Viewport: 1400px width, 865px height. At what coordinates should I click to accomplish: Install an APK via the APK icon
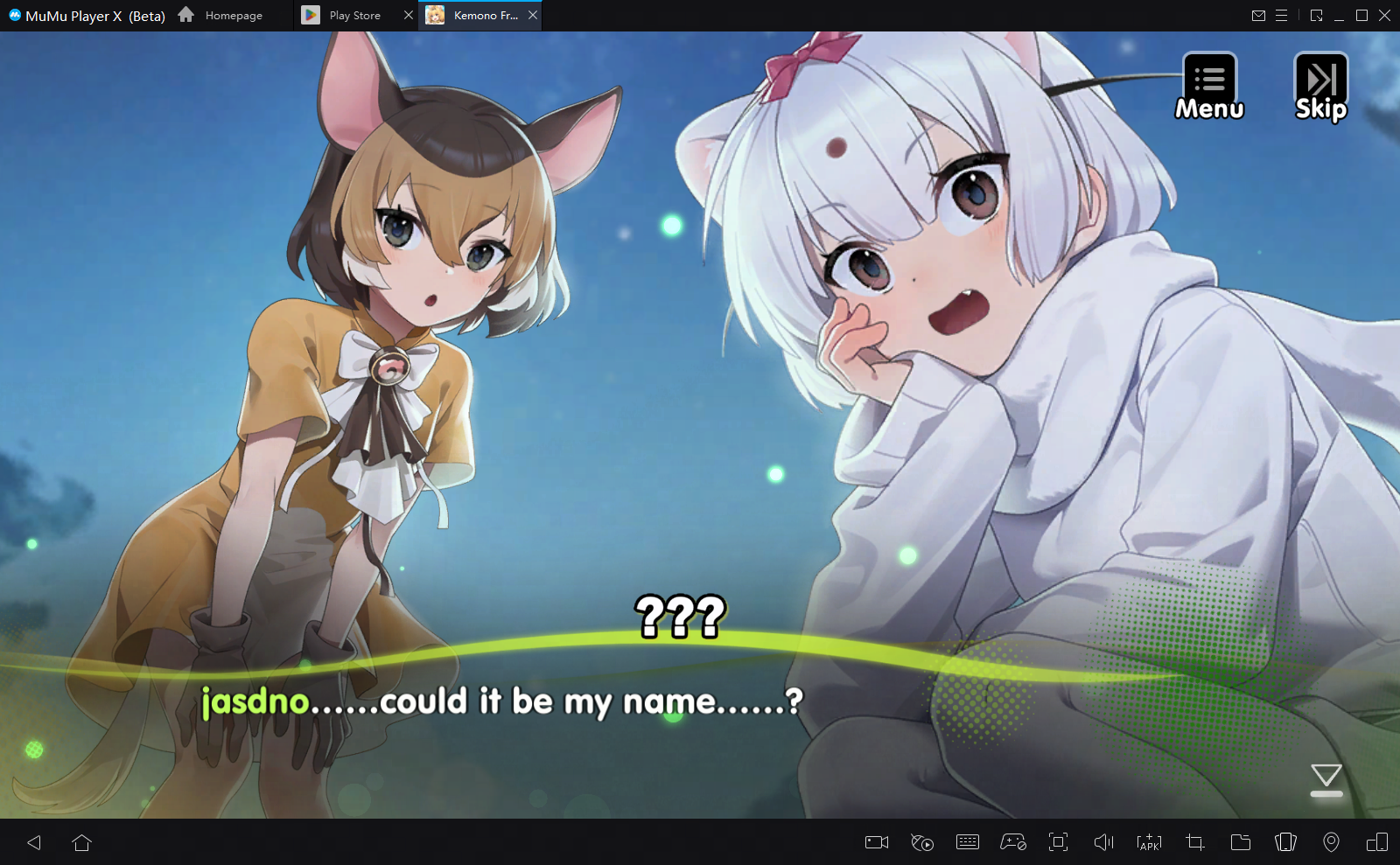point(1150,842)
